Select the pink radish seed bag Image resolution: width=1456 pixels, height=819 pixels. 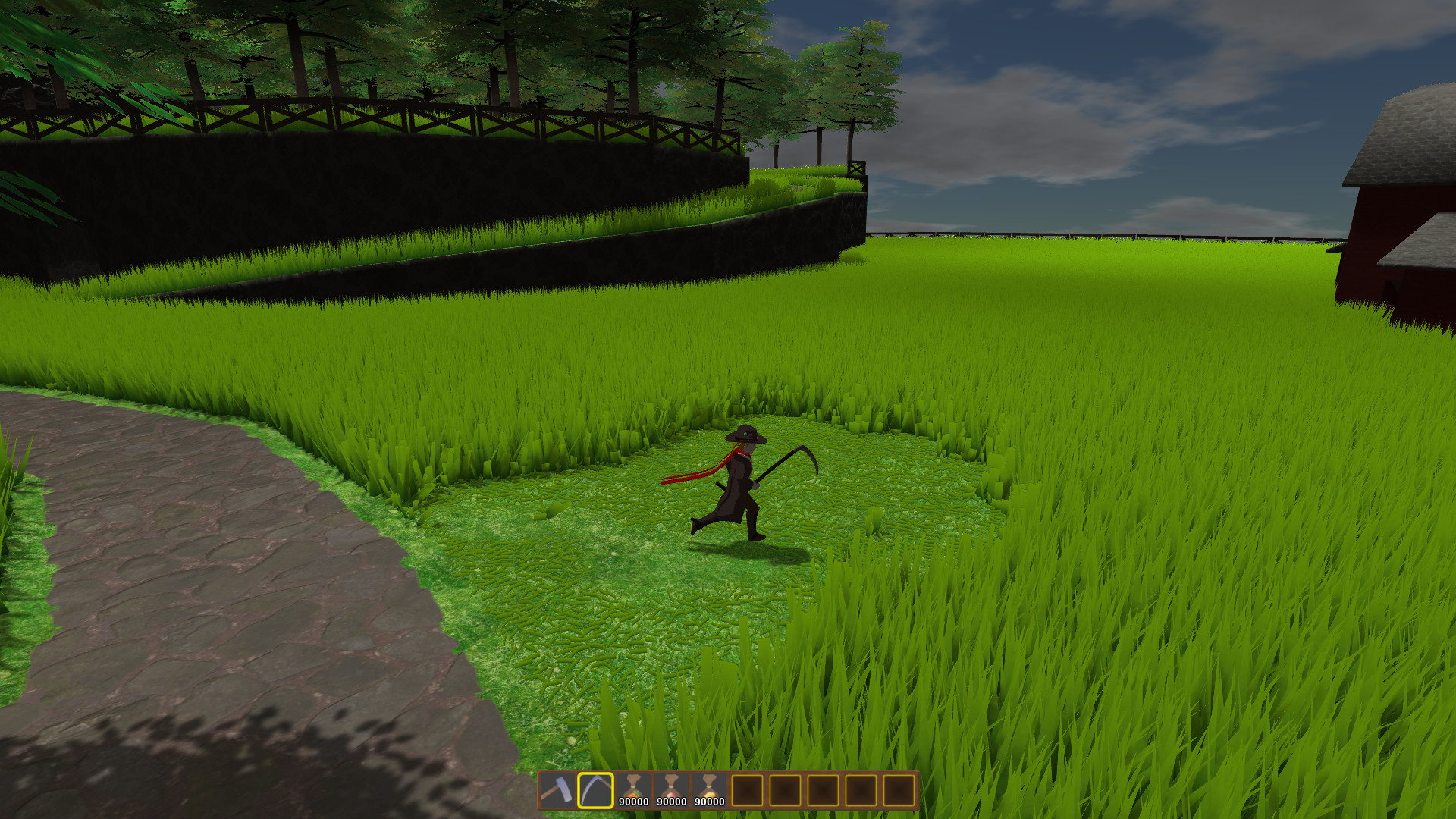[x=671, y=789]
